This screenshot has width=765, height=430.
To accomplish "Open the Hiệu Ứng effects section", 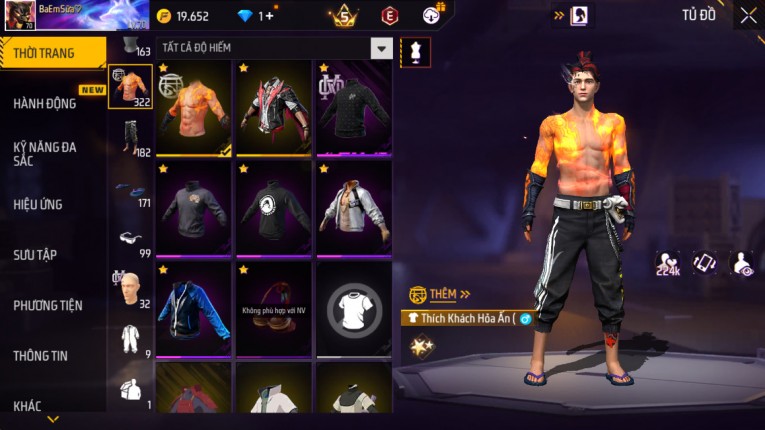I will pos(40,204).
